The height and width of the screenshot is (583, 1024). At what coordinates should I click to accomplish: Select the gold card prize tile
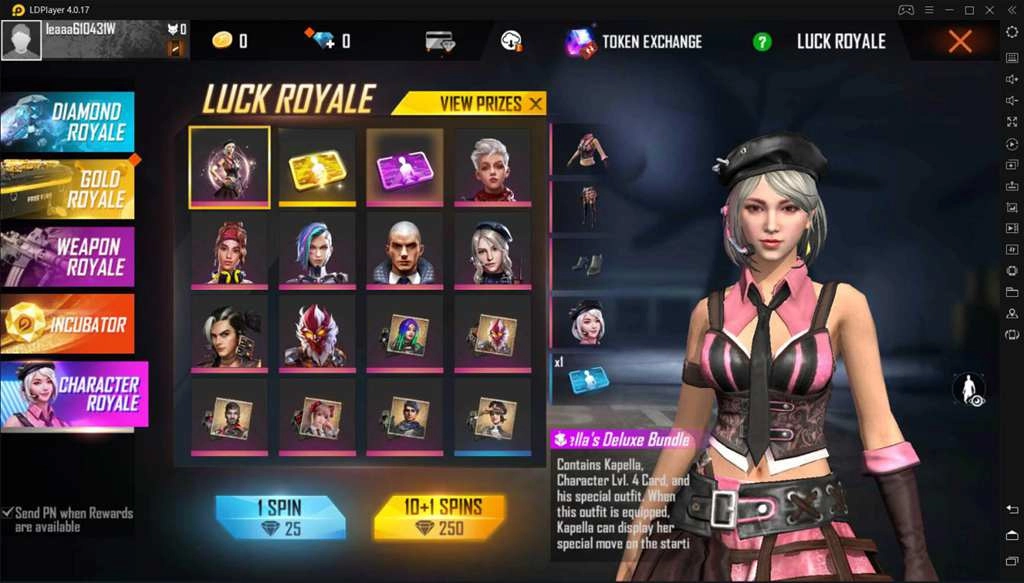(x=317, y=167)
